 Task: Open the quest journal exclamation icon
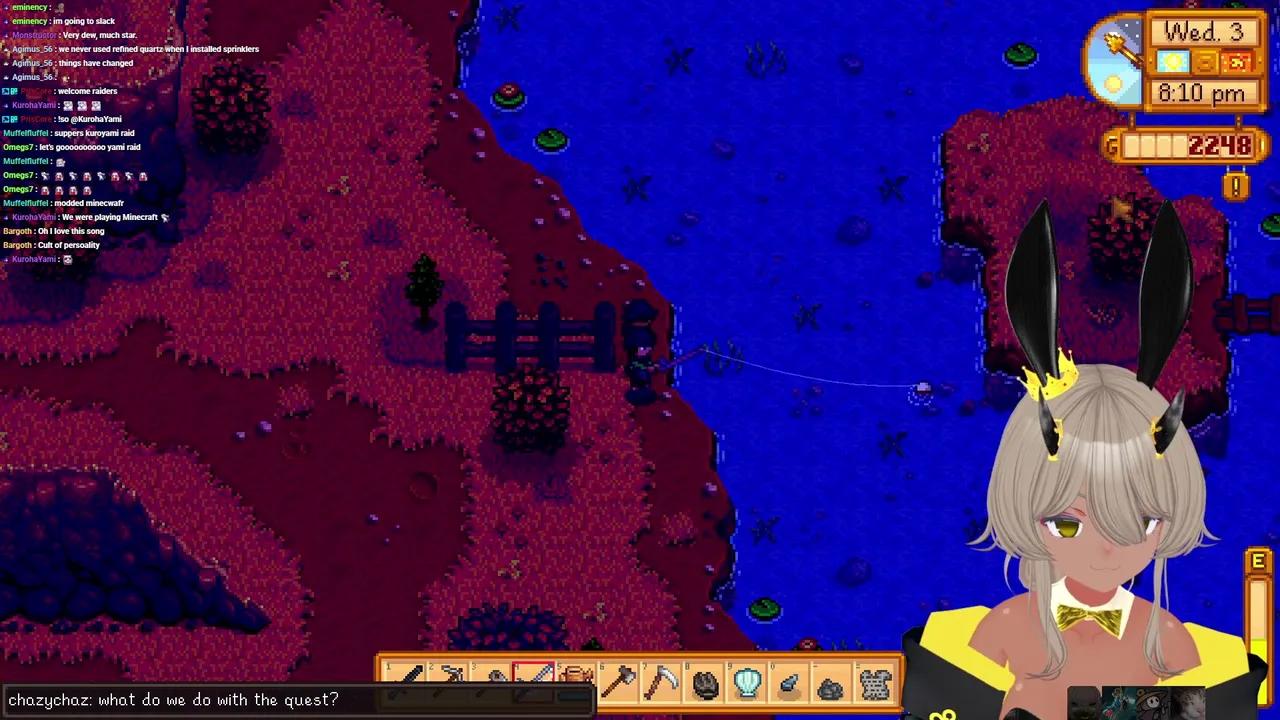(x=1236, y=186)
